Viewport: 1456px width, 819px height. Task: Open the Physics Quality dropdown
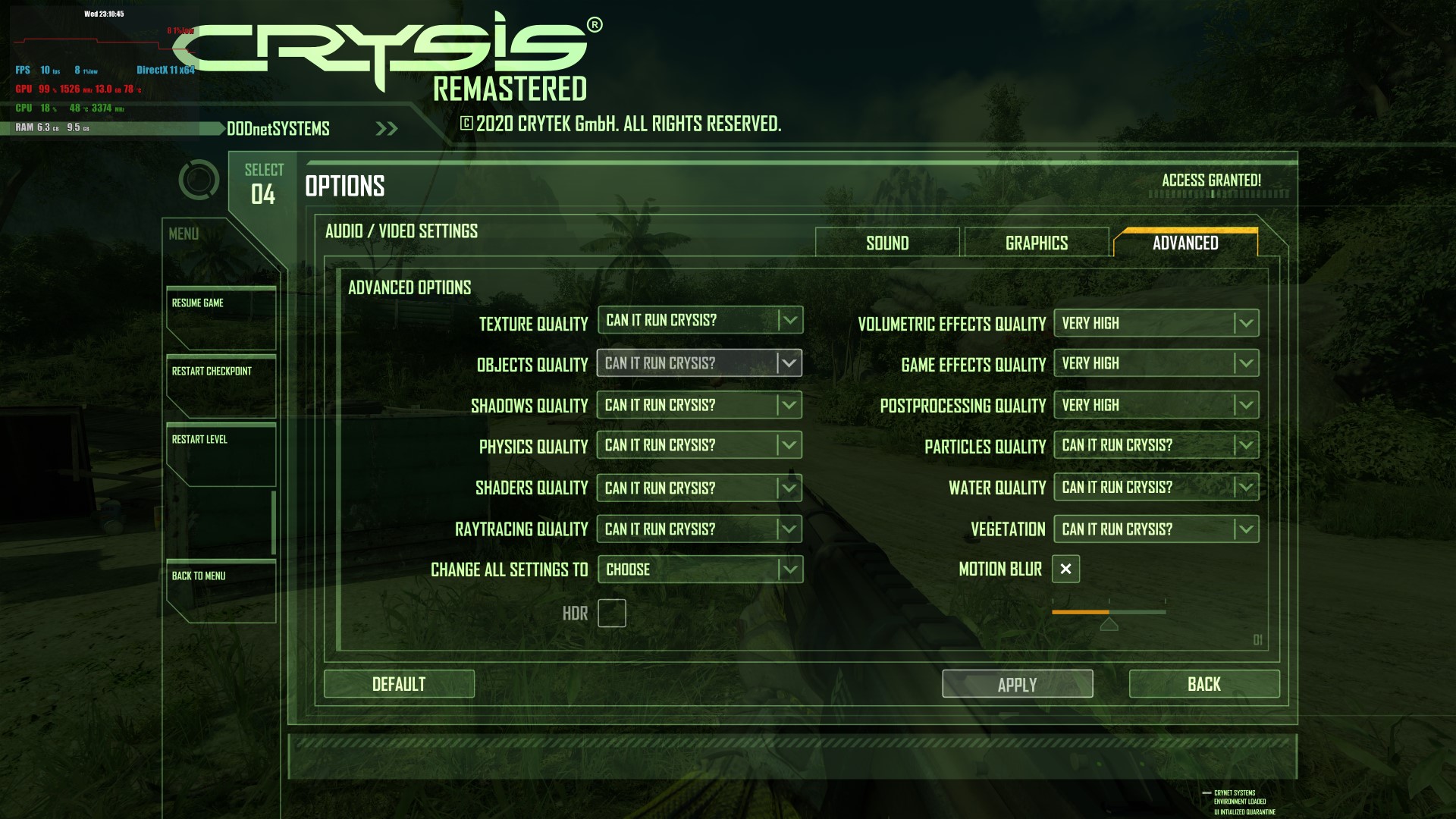[x=700, y=445]
